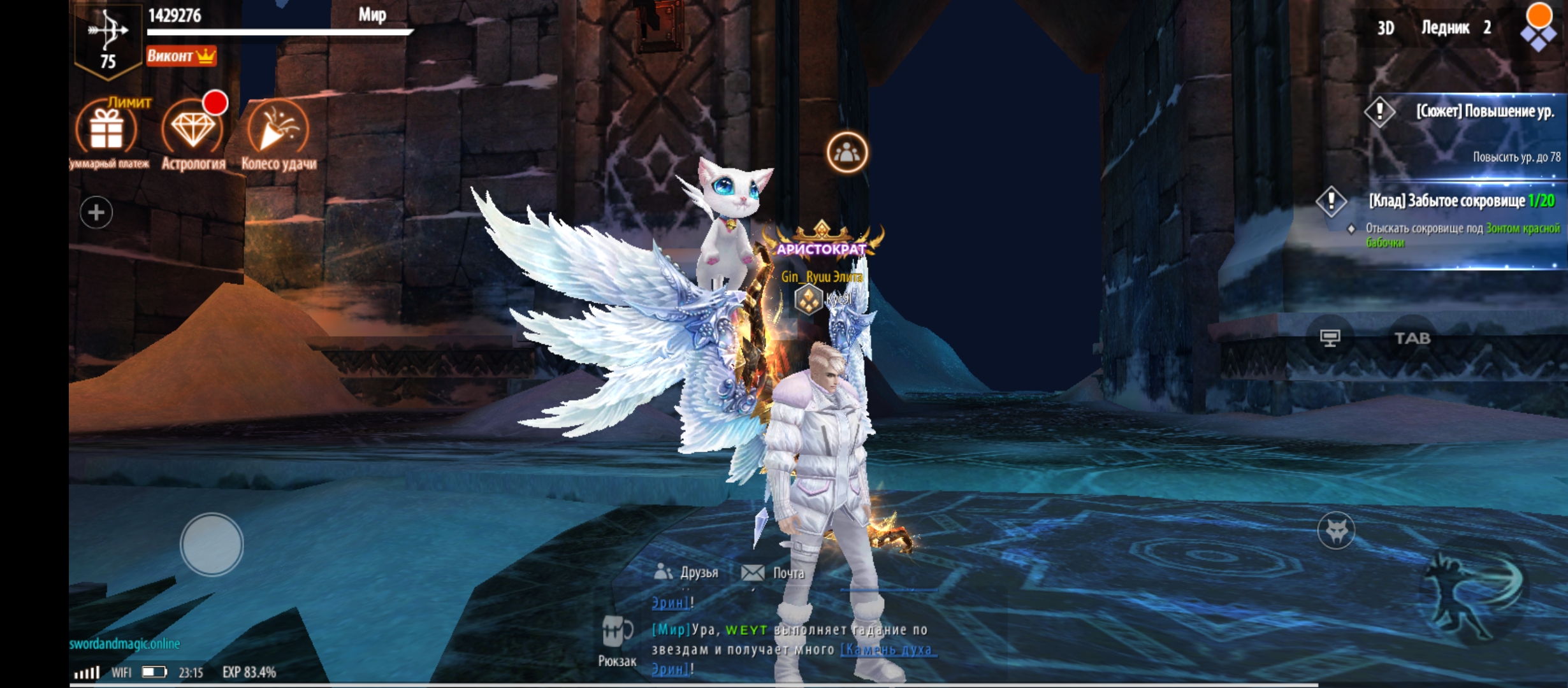This screenshot has width=1568, height=688.
Task: Open the Суммарный платеж gift icon
Action: tap(106, 131)
